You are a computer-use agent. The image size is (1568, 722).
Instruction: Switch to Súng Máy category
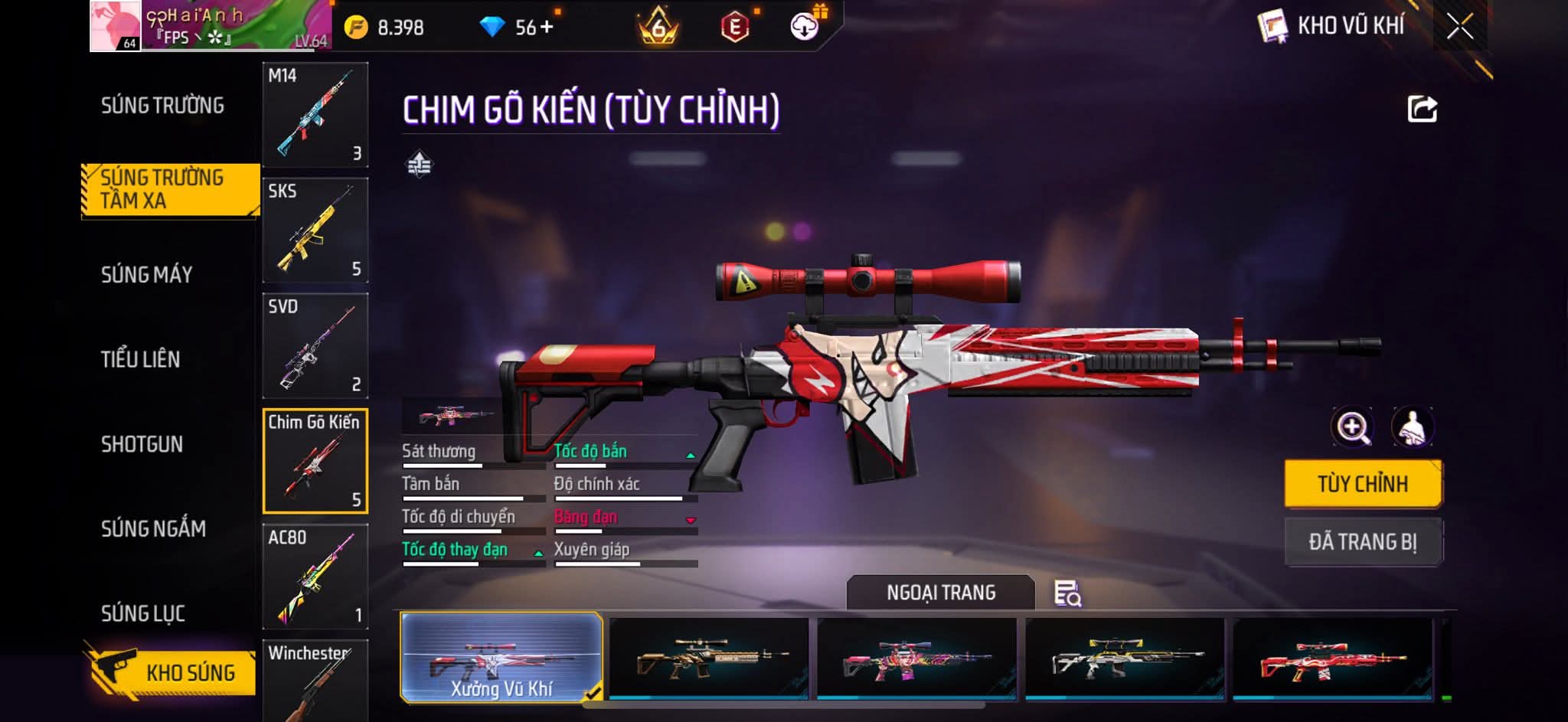(146, 275)
